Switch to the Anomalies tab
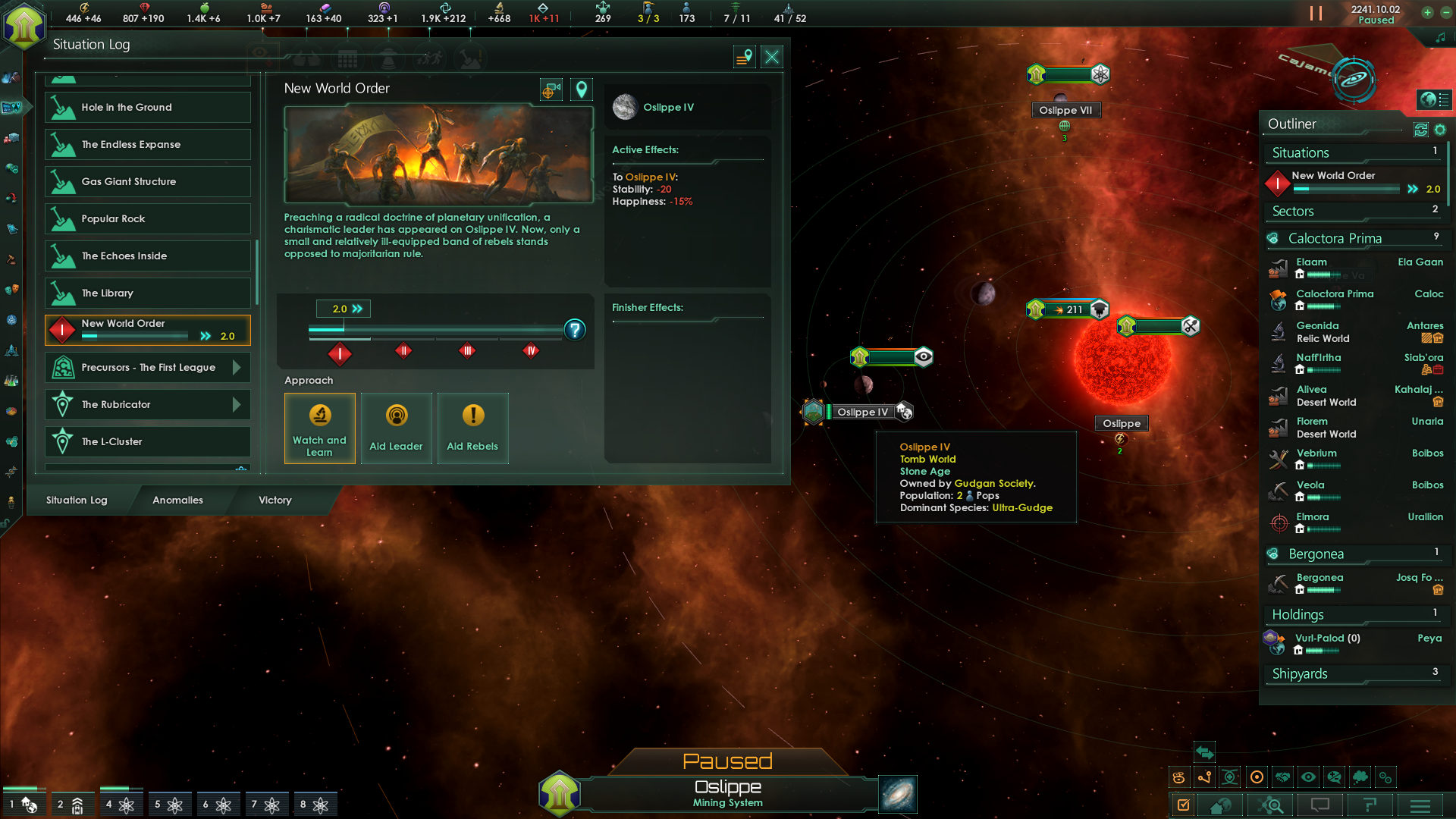Viewport: 1456px width, 819px height. (177, 500)
